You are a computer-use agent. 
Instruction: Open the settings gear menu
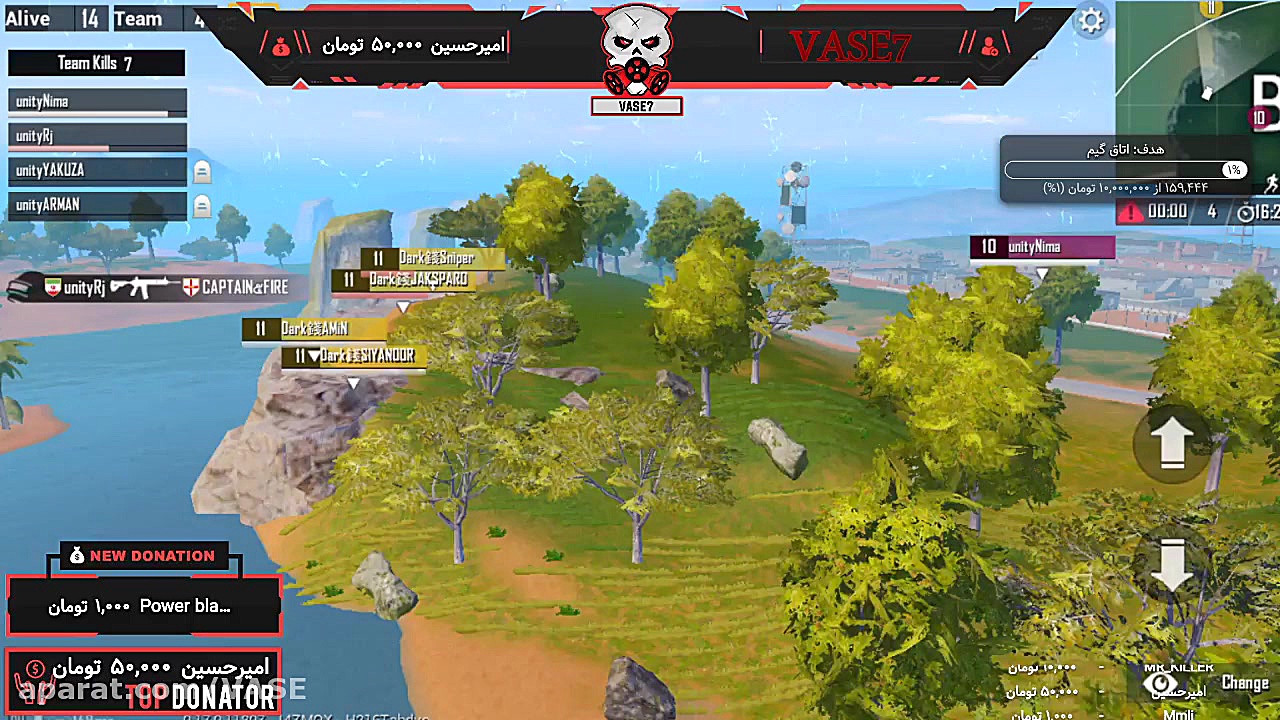tap(1091, 21)
